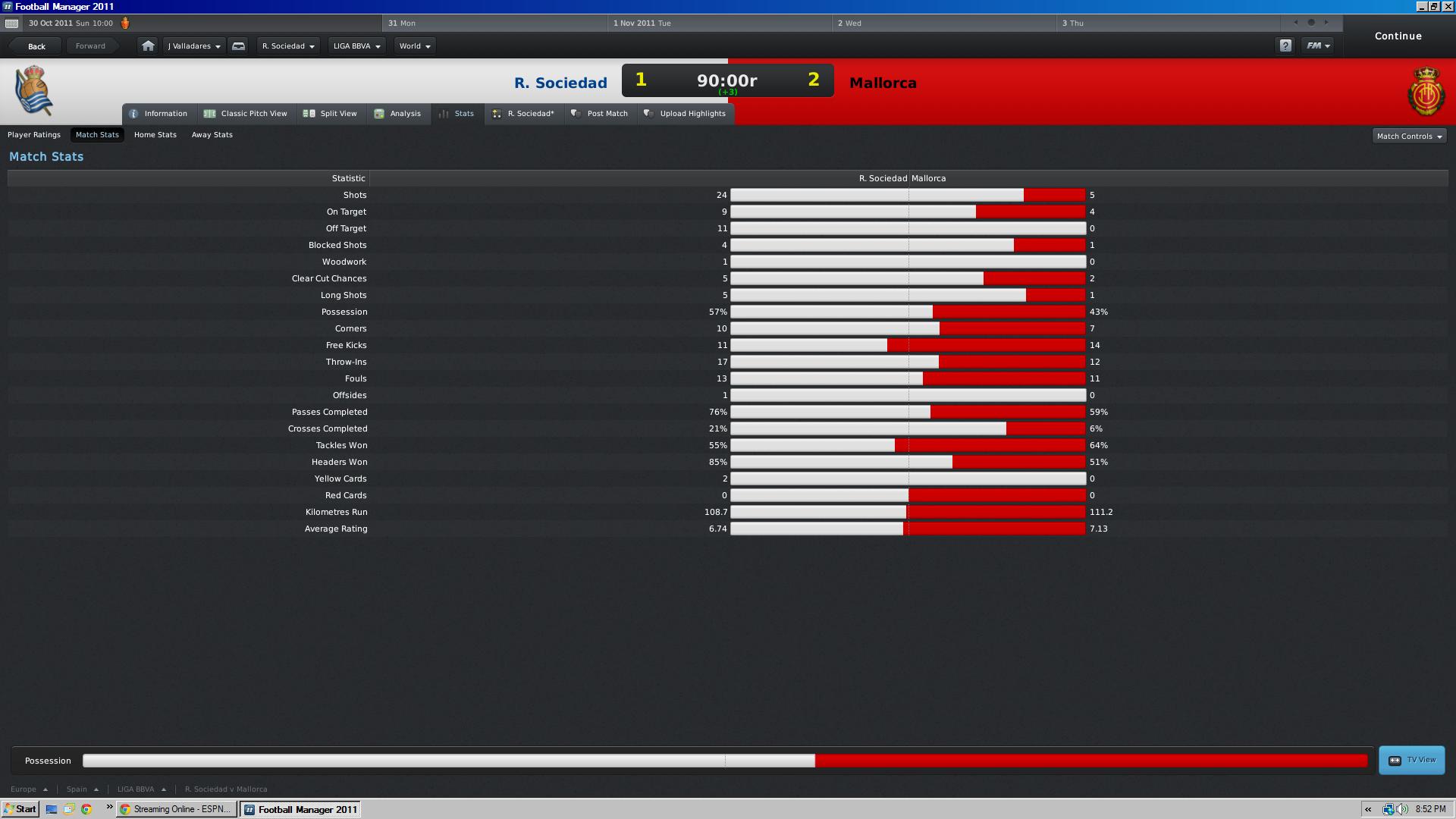Select the Split View tab

[x=331, y=114]
